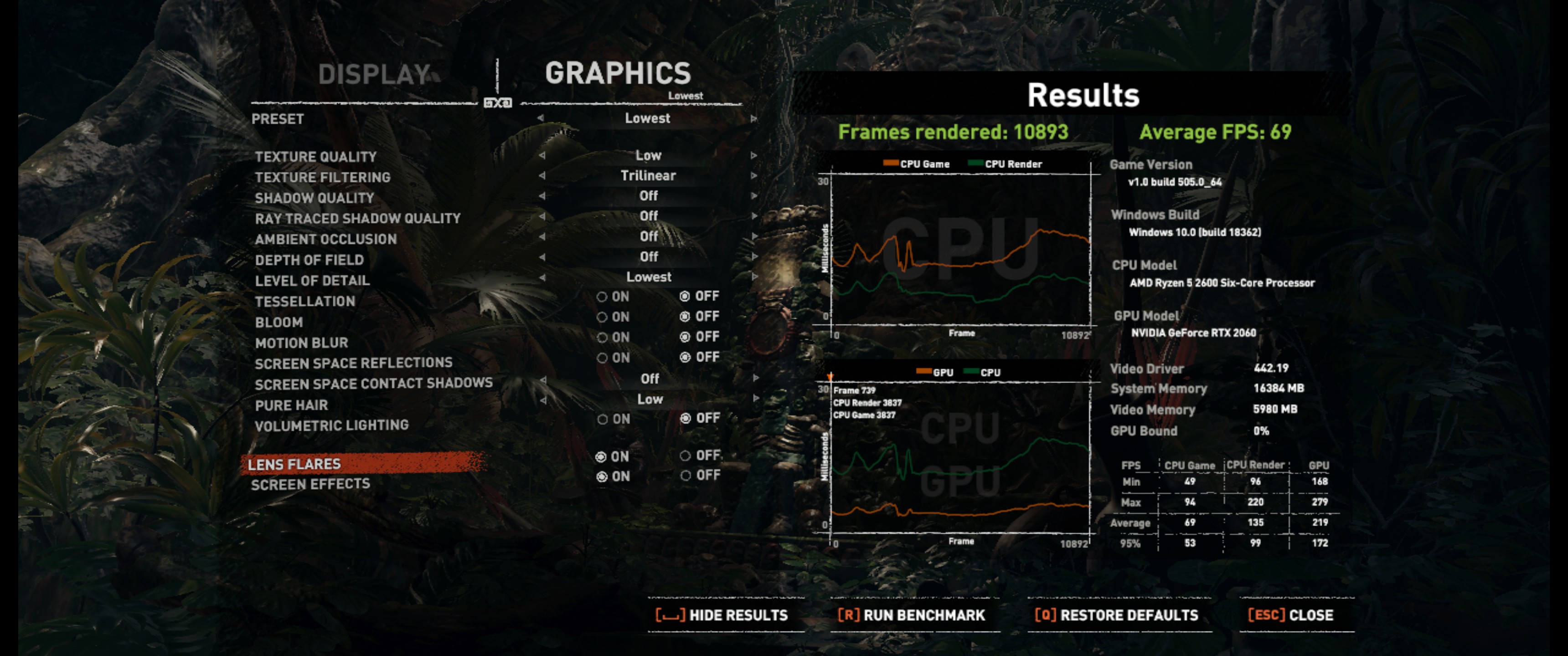Turn Screen Effects OFF

[x=700, y=476]
